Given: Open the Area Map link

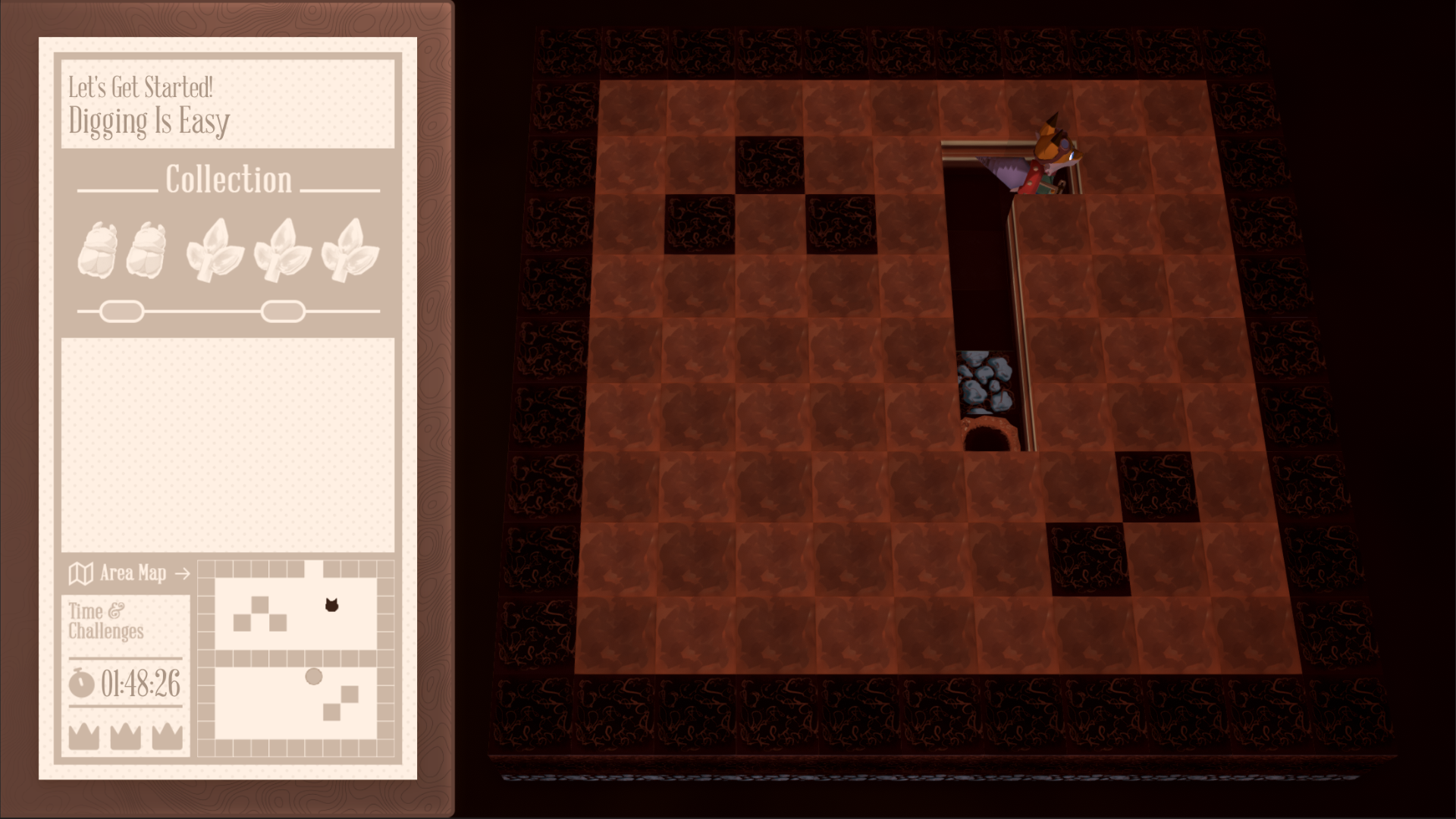Looking at the screenshot, I should pyautogui.click(x=133, y=573).
